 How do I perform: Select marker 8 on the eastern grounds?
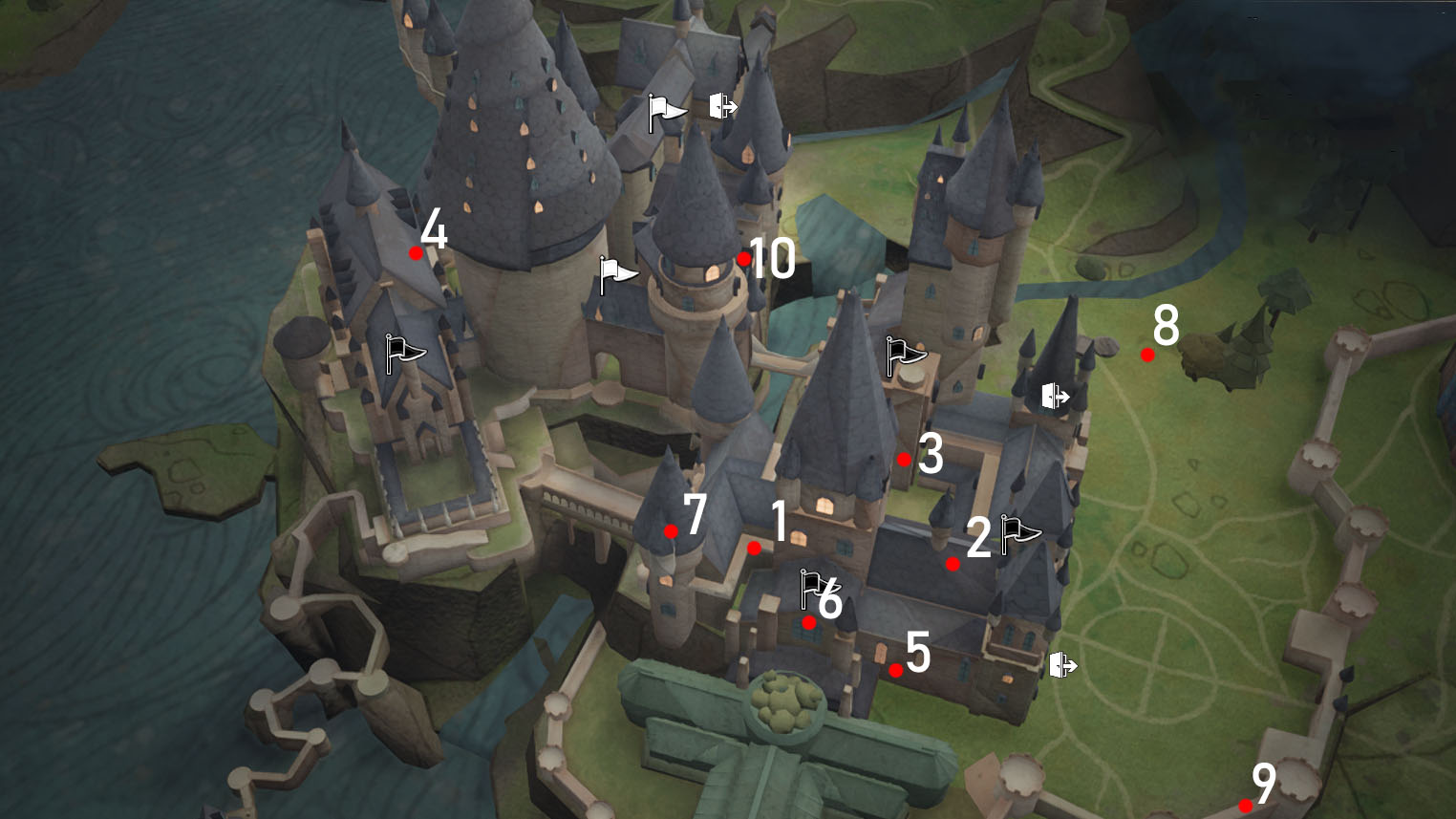click(x=1147, y=354)
